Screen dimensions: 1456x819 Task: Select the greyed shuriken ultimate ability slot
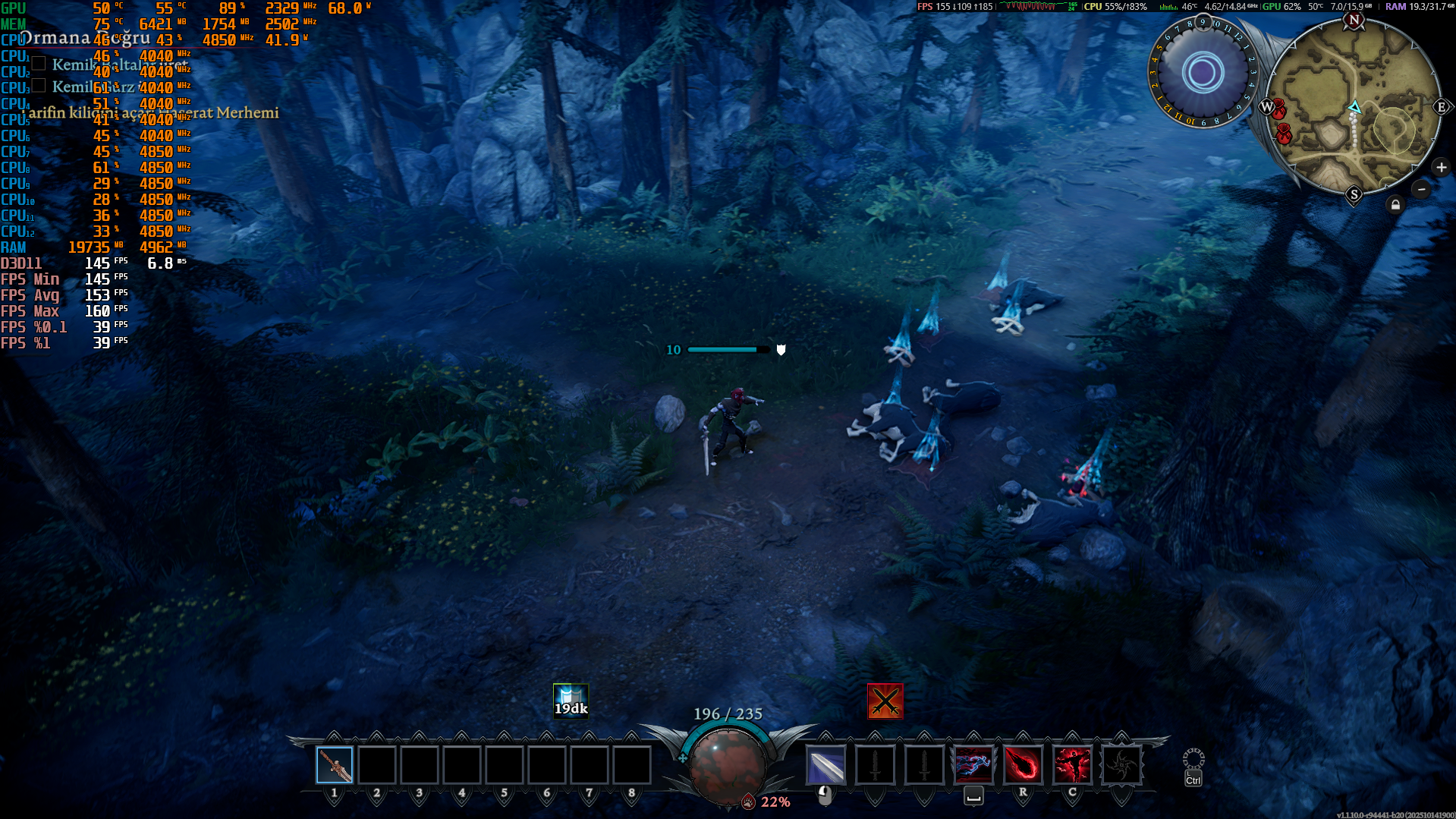pyautogui.click(x=1121, y=765)
